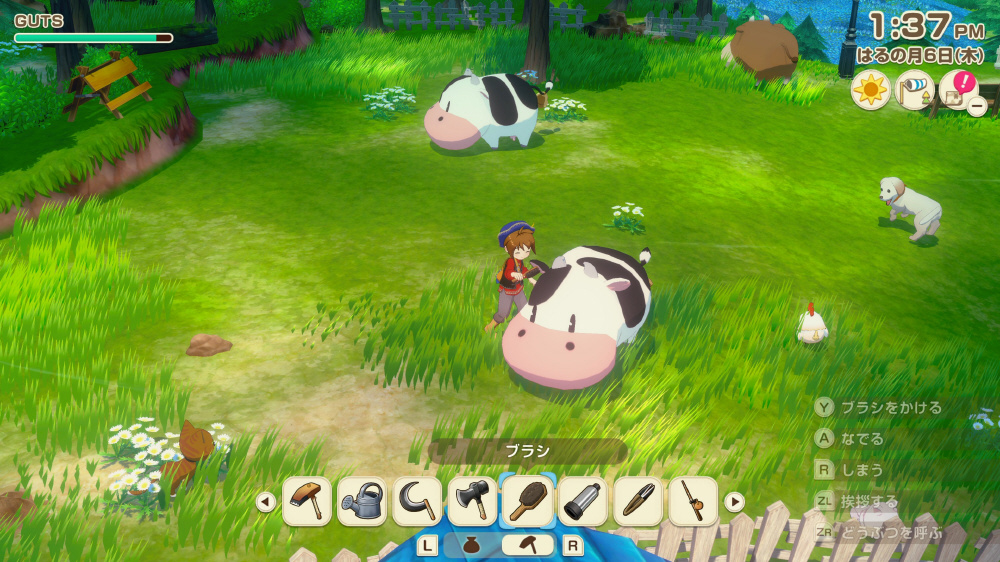Open the map icon with exclamation alert

[959, 90]
